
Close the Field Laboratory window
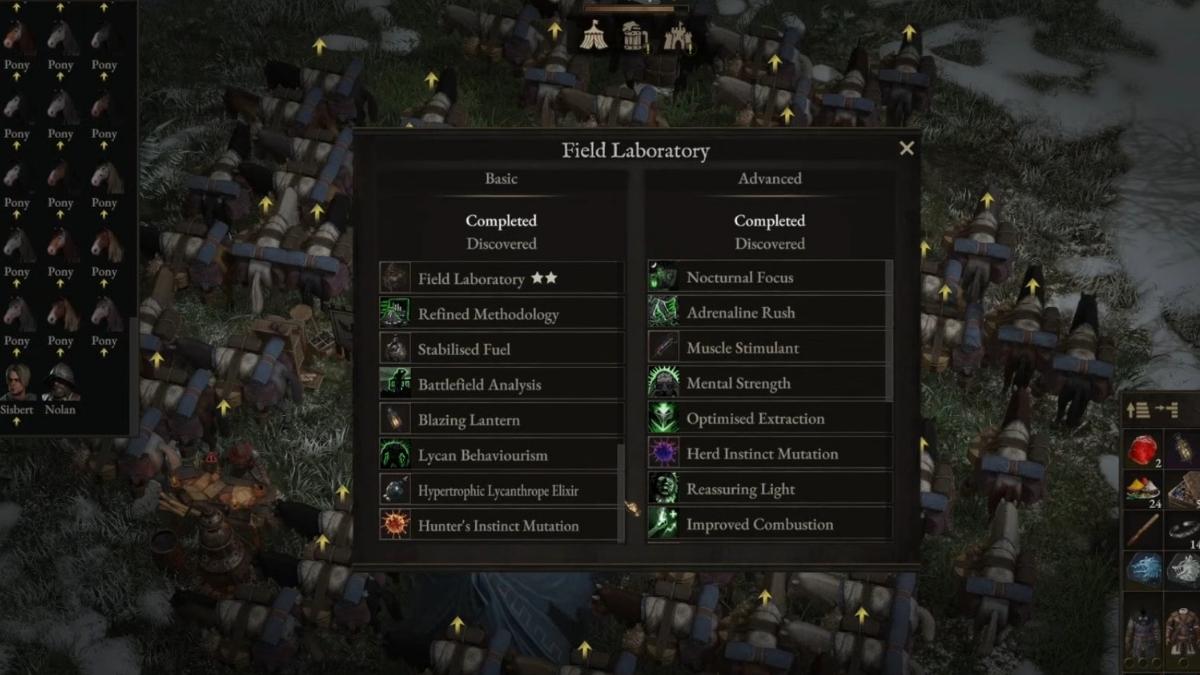tap(906, 149)
